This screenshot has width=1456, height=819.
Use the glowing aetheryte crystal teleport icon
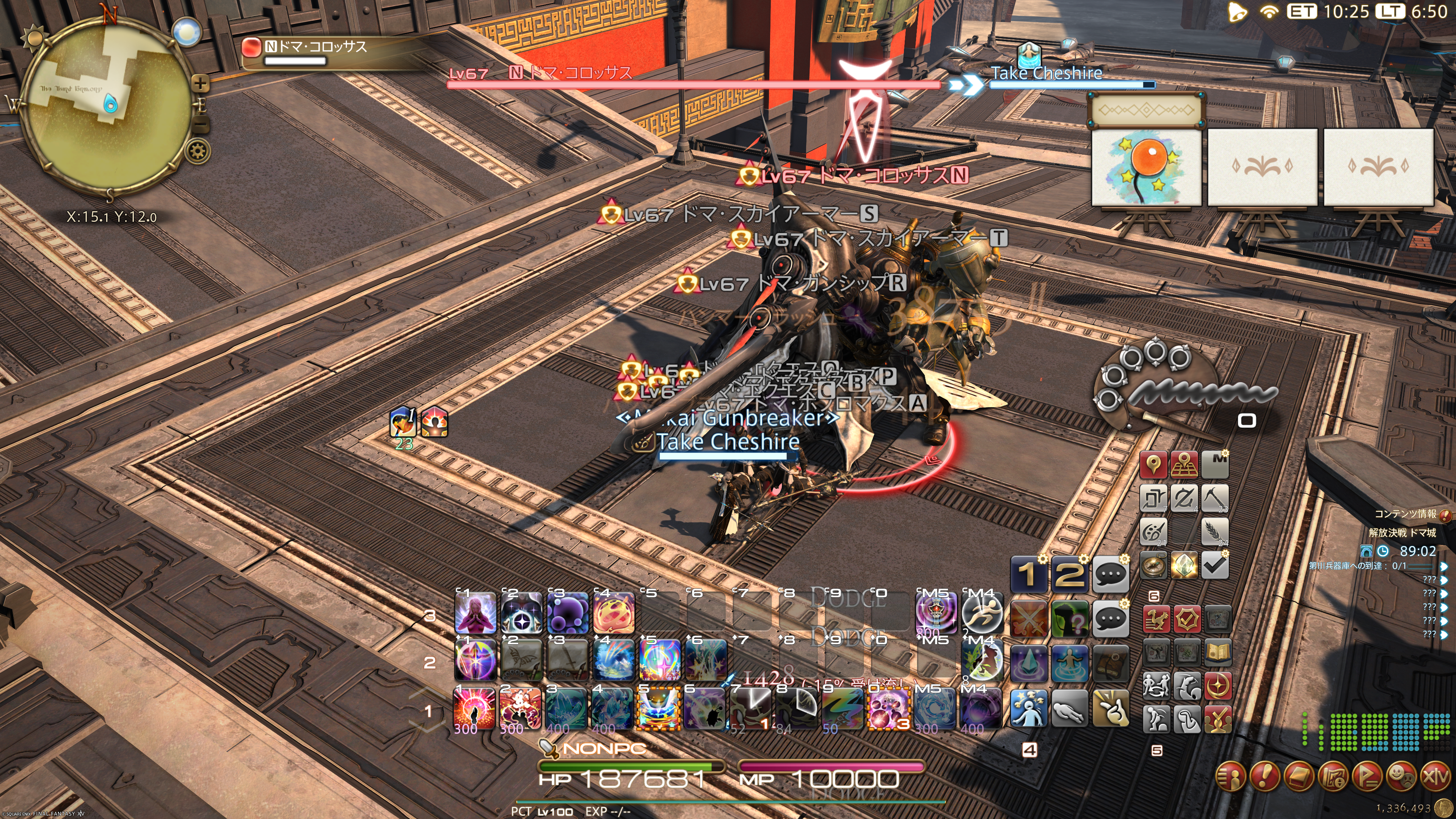1183,565
